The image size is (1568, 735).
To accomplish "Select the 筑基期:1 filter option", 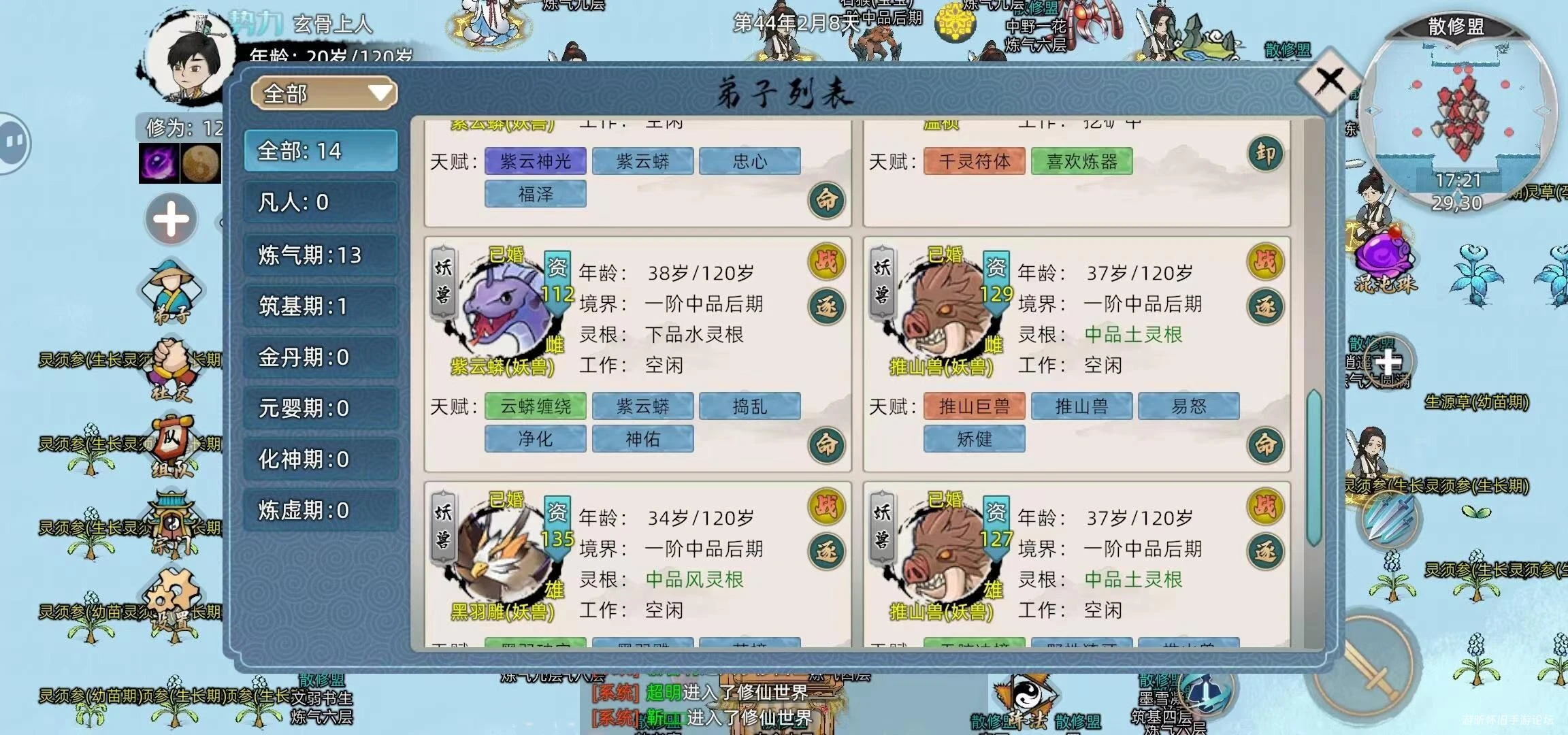I will 320,306.
